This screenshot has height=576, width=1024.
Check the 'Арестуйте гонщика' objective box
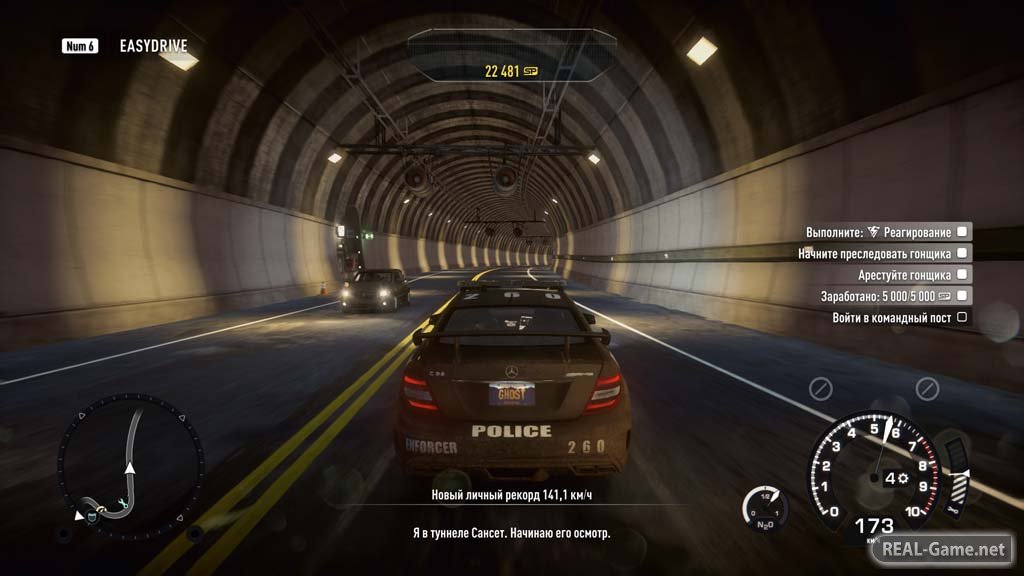pos(962,274)
